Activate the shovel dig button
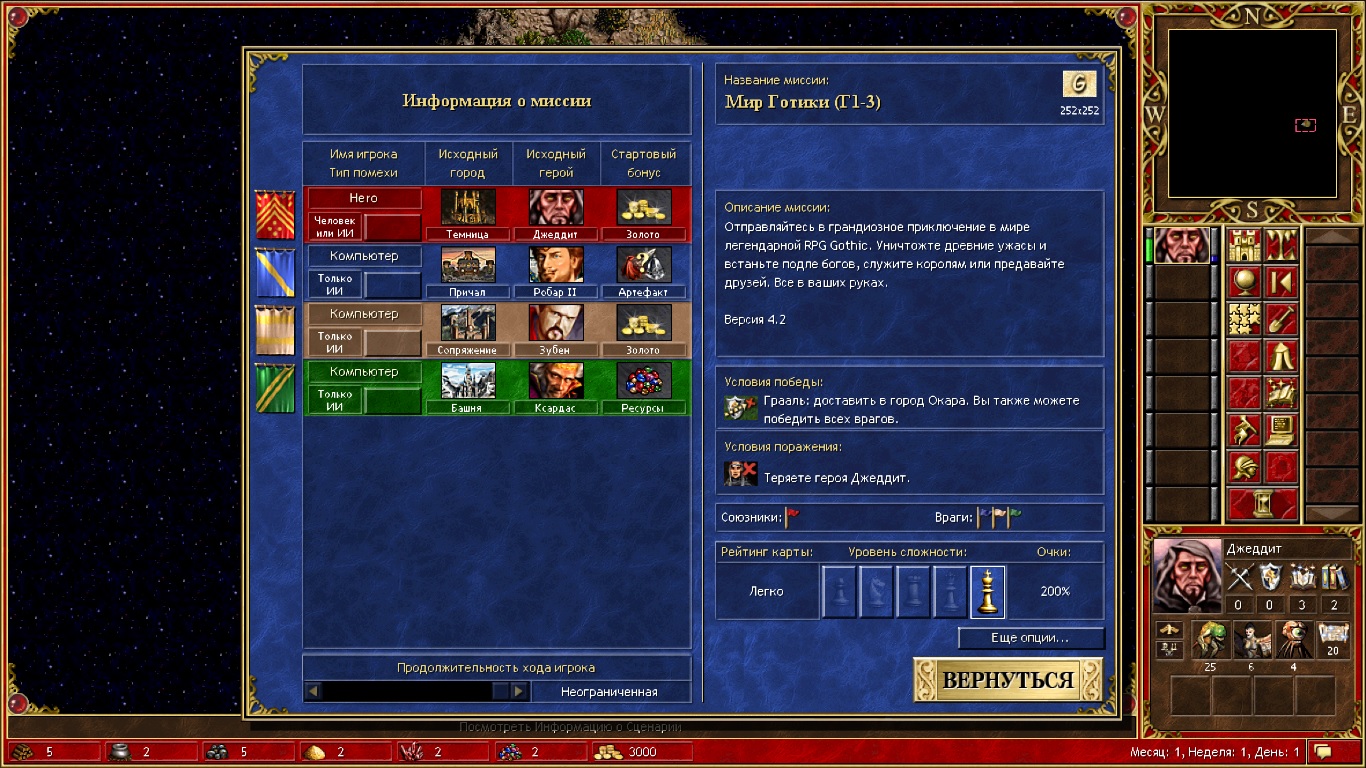Image resolution: width=1366 pixels, height=768 pixels. [1281, 319]
